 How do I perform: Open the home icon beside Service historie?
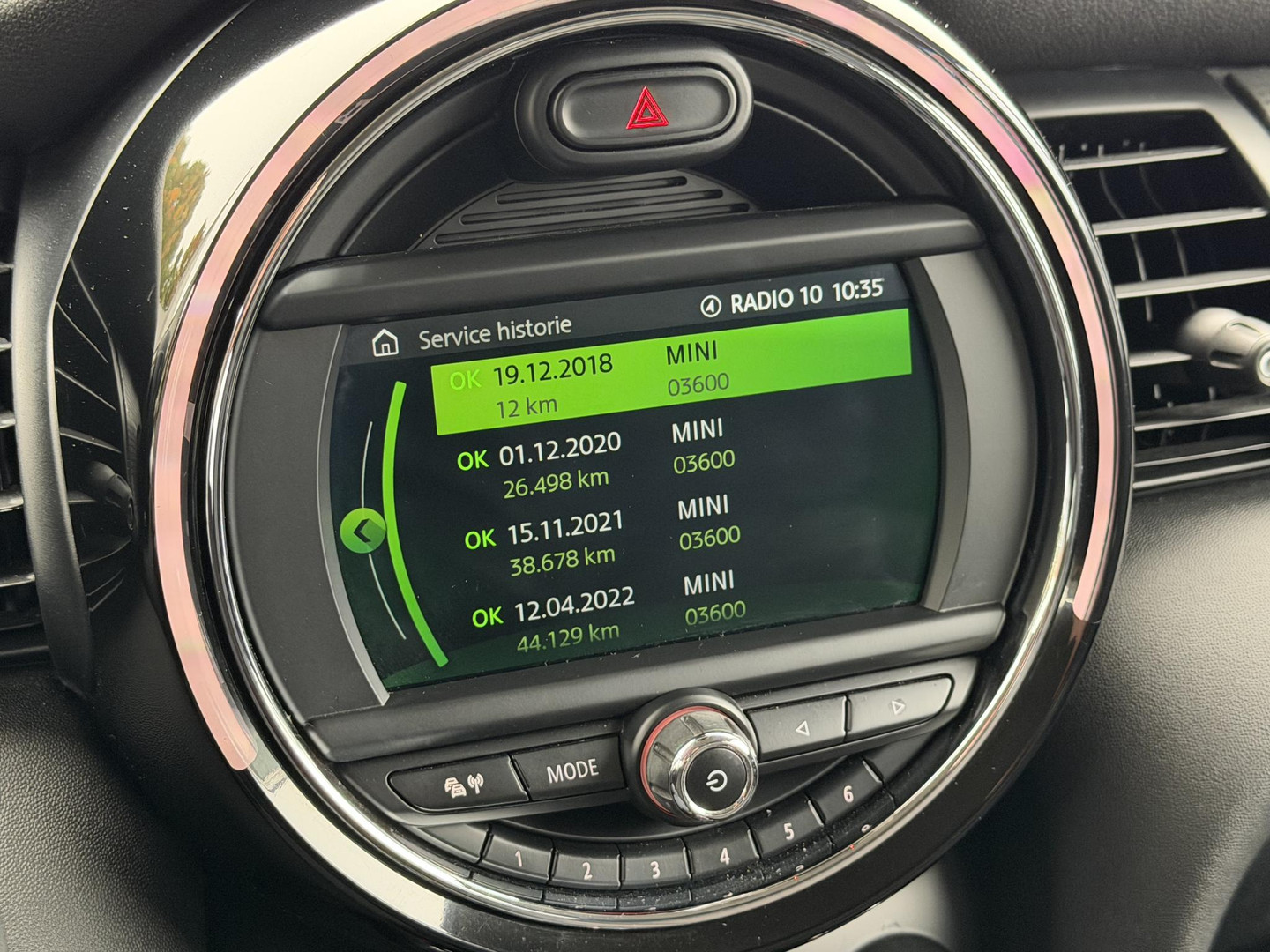pos(385,343)
